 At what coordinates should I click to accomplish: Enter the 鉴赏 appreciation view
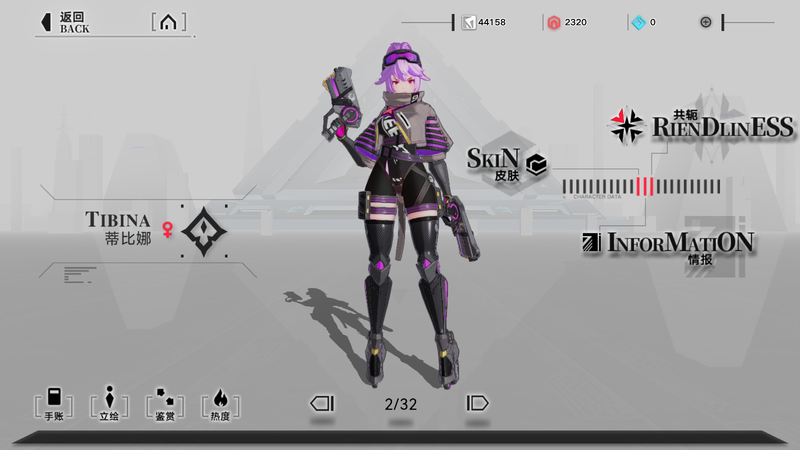pyautogui.click(x=164, y=402)
